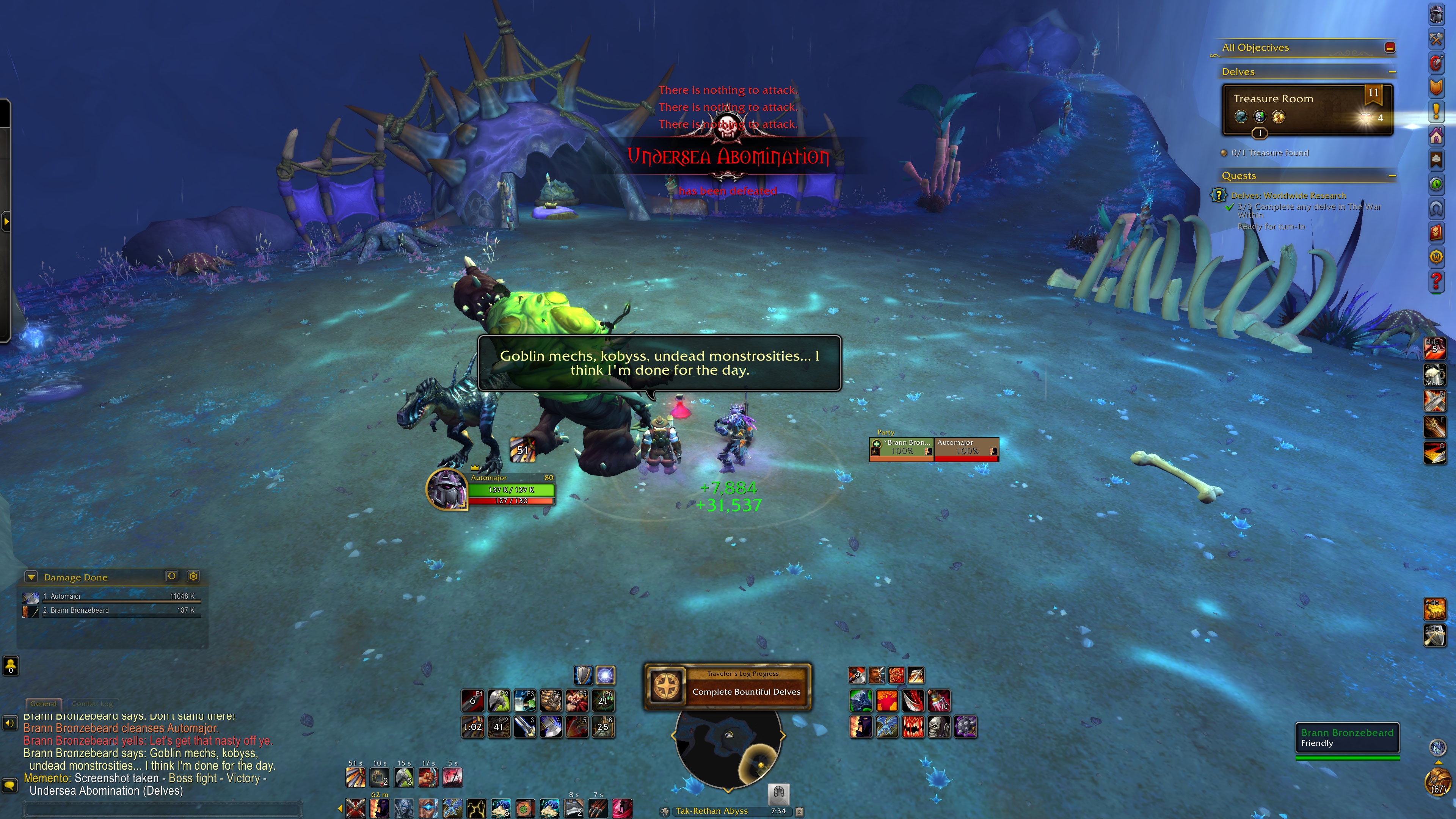Select the General chat tab

[44, 704]
